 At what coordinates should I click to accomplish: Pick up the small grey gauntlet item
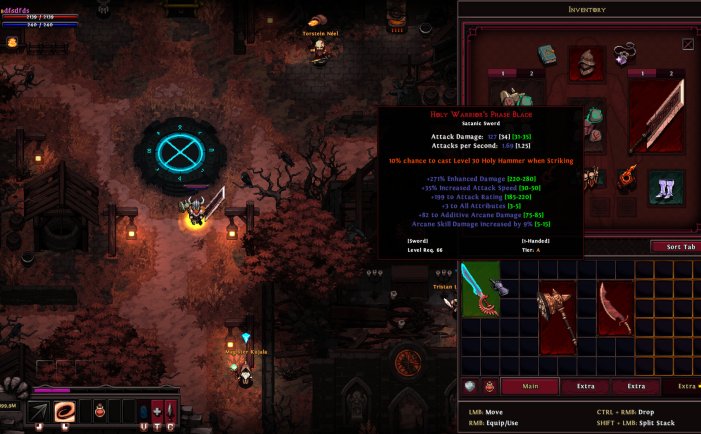tap(498, 288)
